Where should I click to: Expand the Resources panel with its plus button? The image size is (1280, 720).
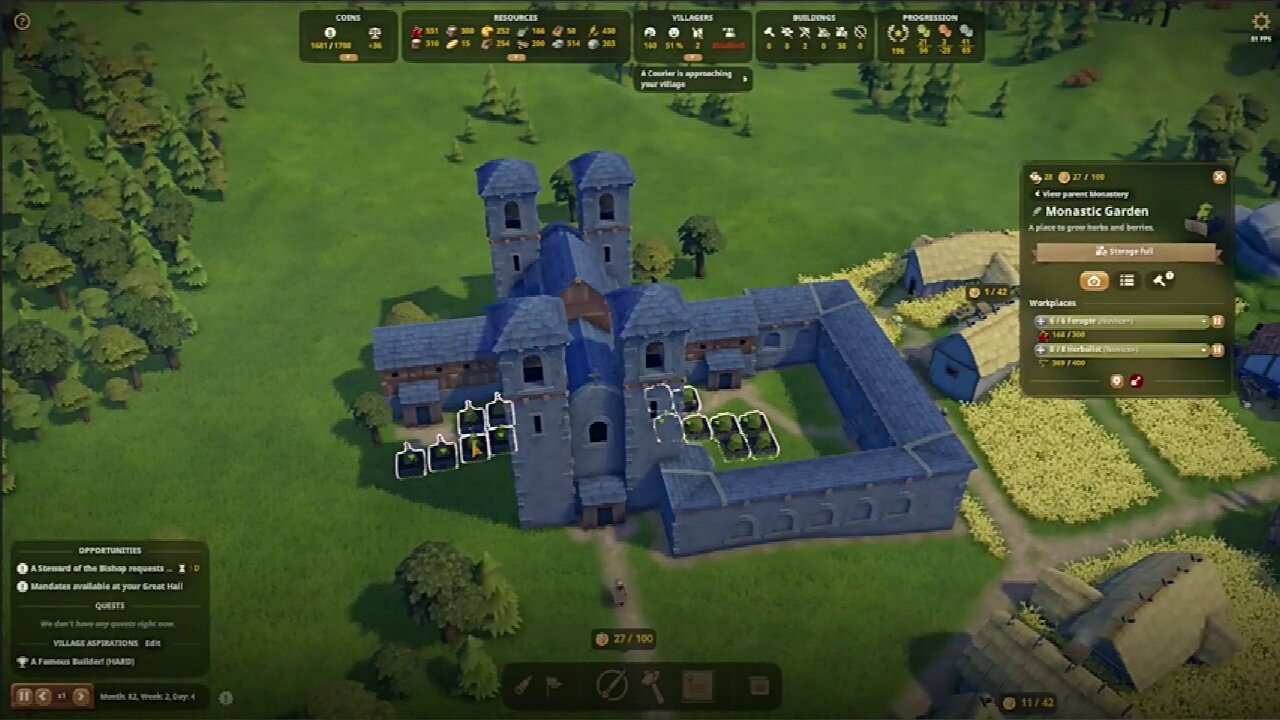(x=518, y=59)
